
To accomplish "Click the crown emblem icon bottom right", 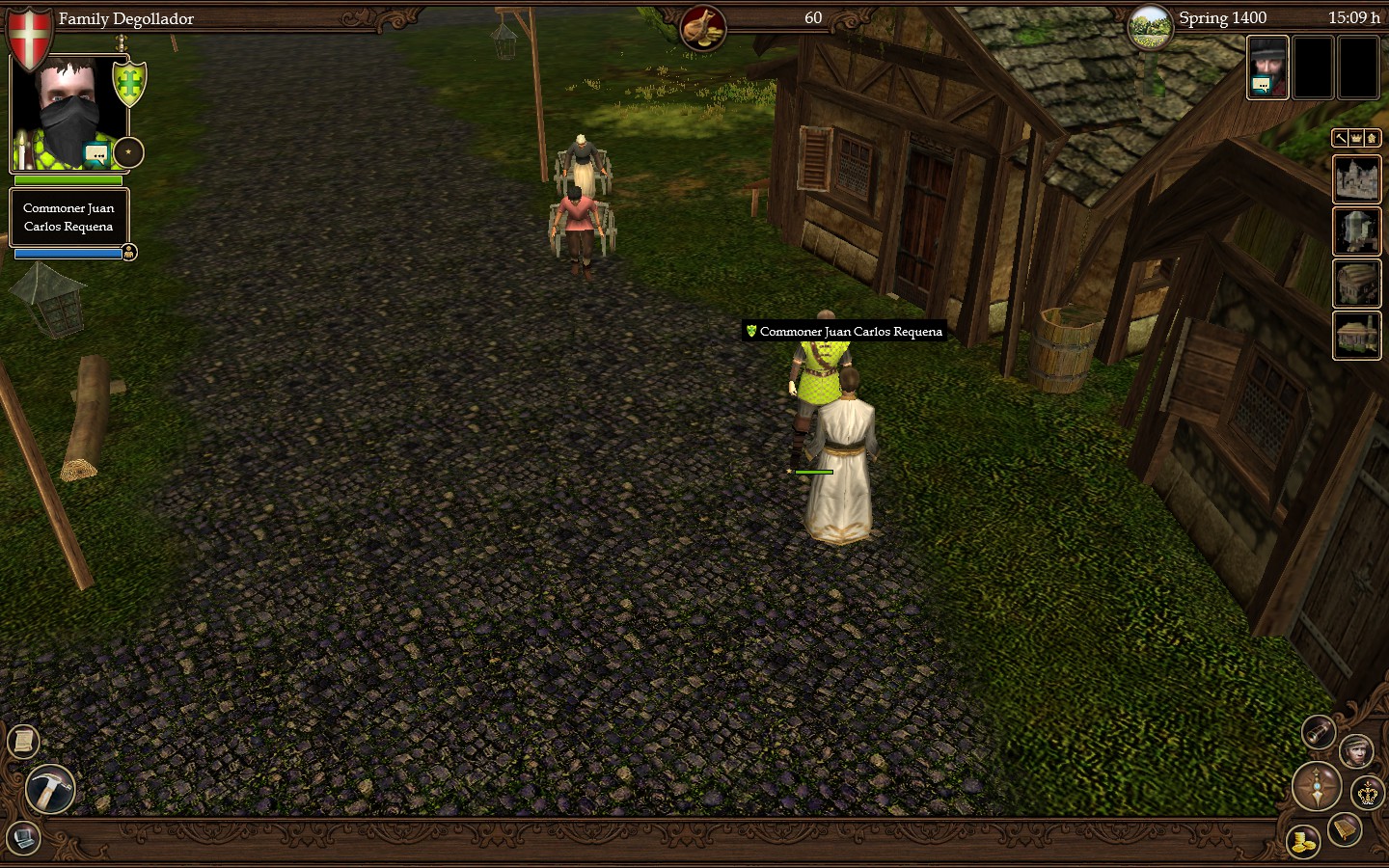I will (x=1368, y=793).
